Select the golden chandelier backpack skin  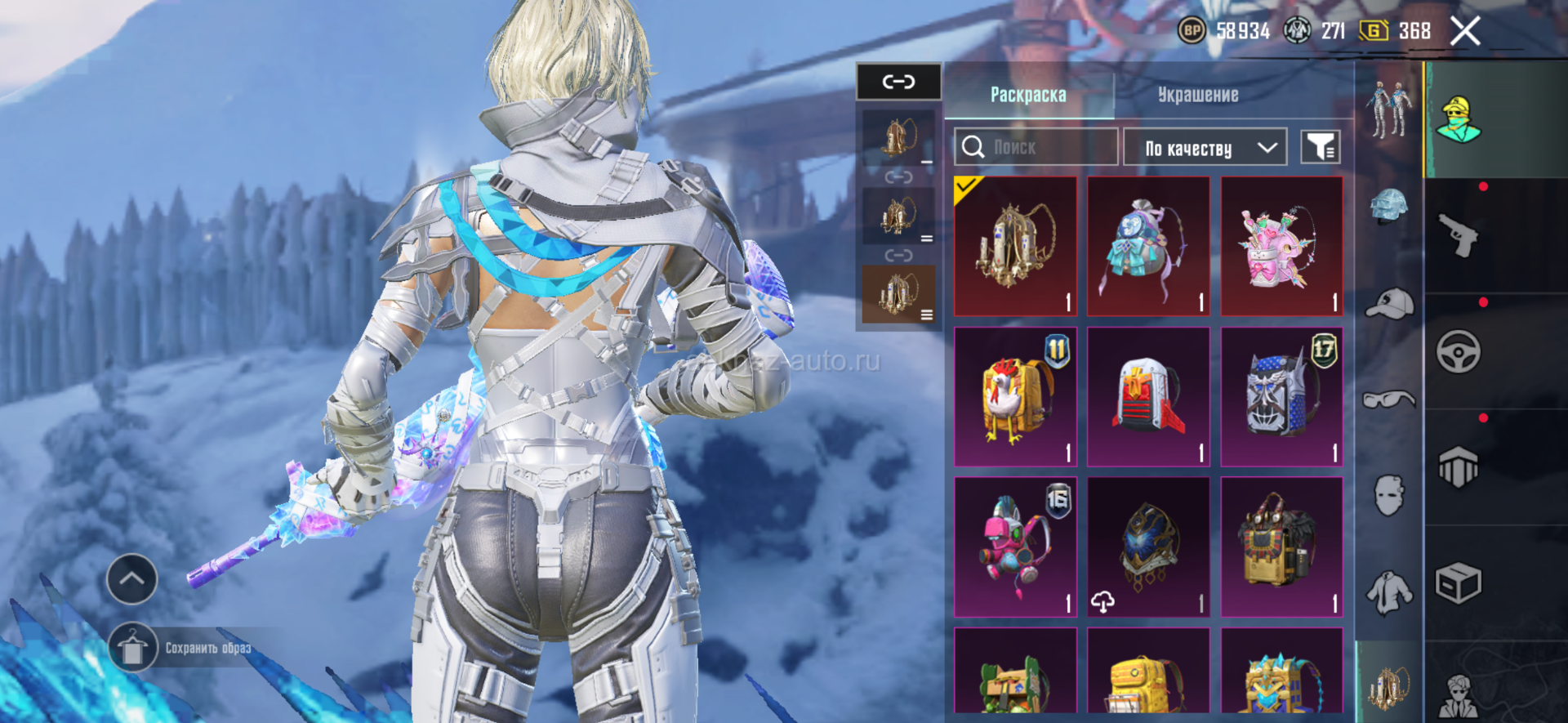pos(1015,246)
